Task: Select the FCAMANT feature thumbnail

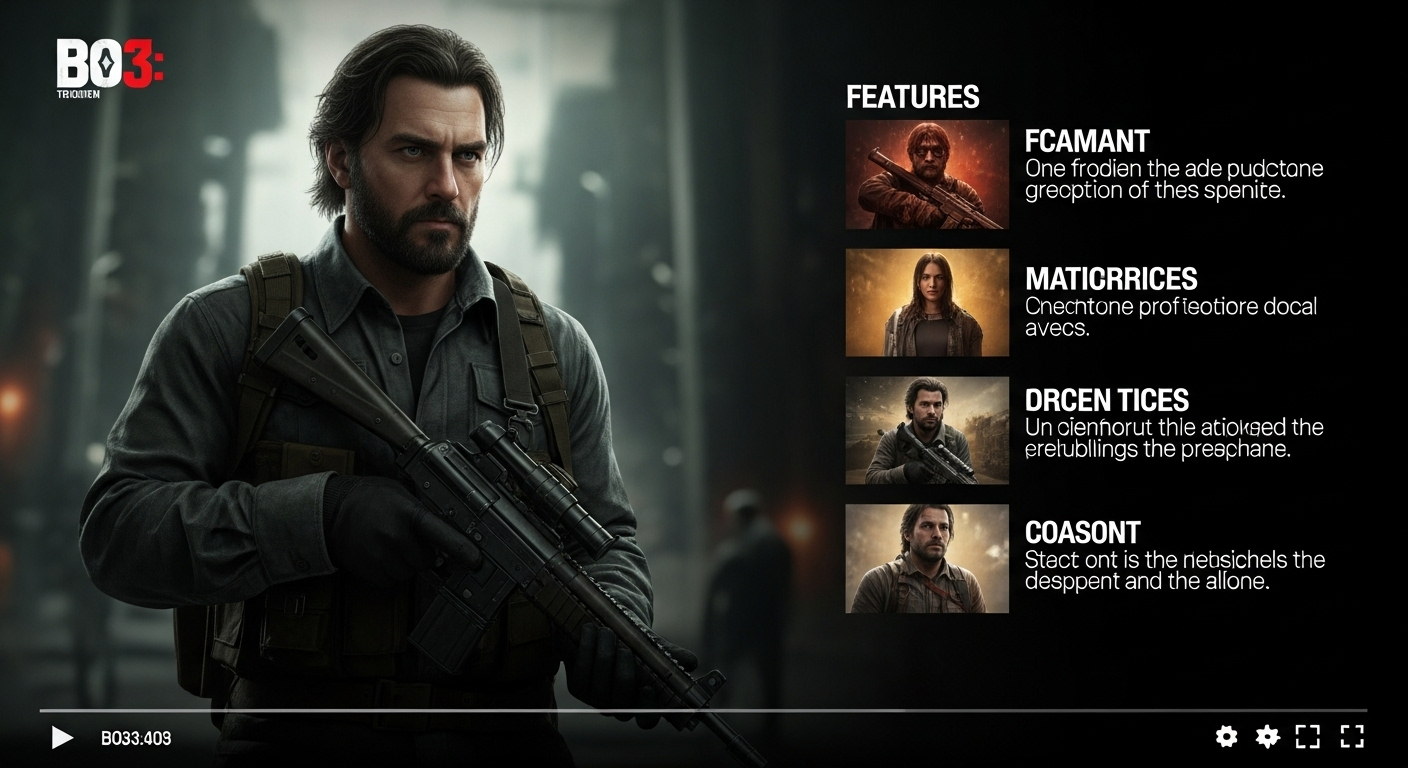Action: coord(927,175)
